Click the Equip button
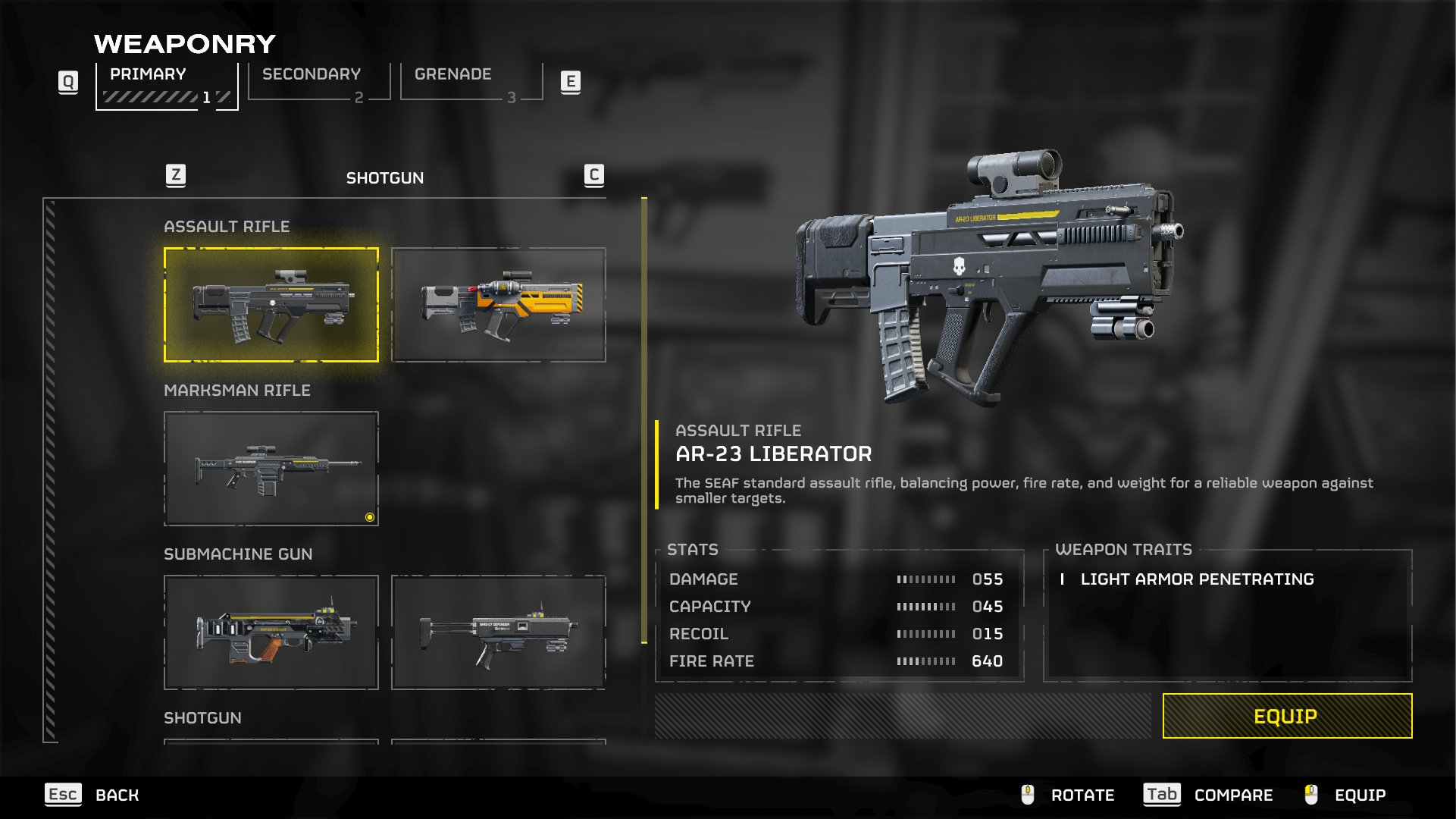The image size is (1456, 819). pyautogui.click(x=1286, y=714)
